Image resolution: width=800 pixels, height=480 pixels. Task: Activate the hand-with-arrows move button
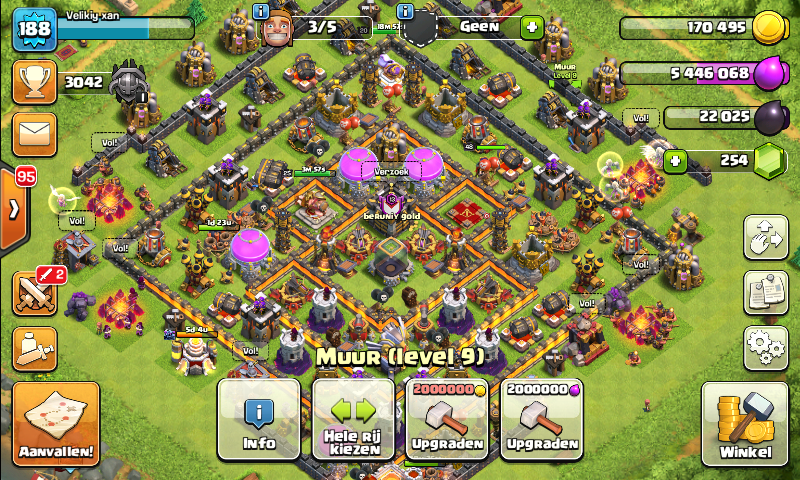click(x=766, y=237)
